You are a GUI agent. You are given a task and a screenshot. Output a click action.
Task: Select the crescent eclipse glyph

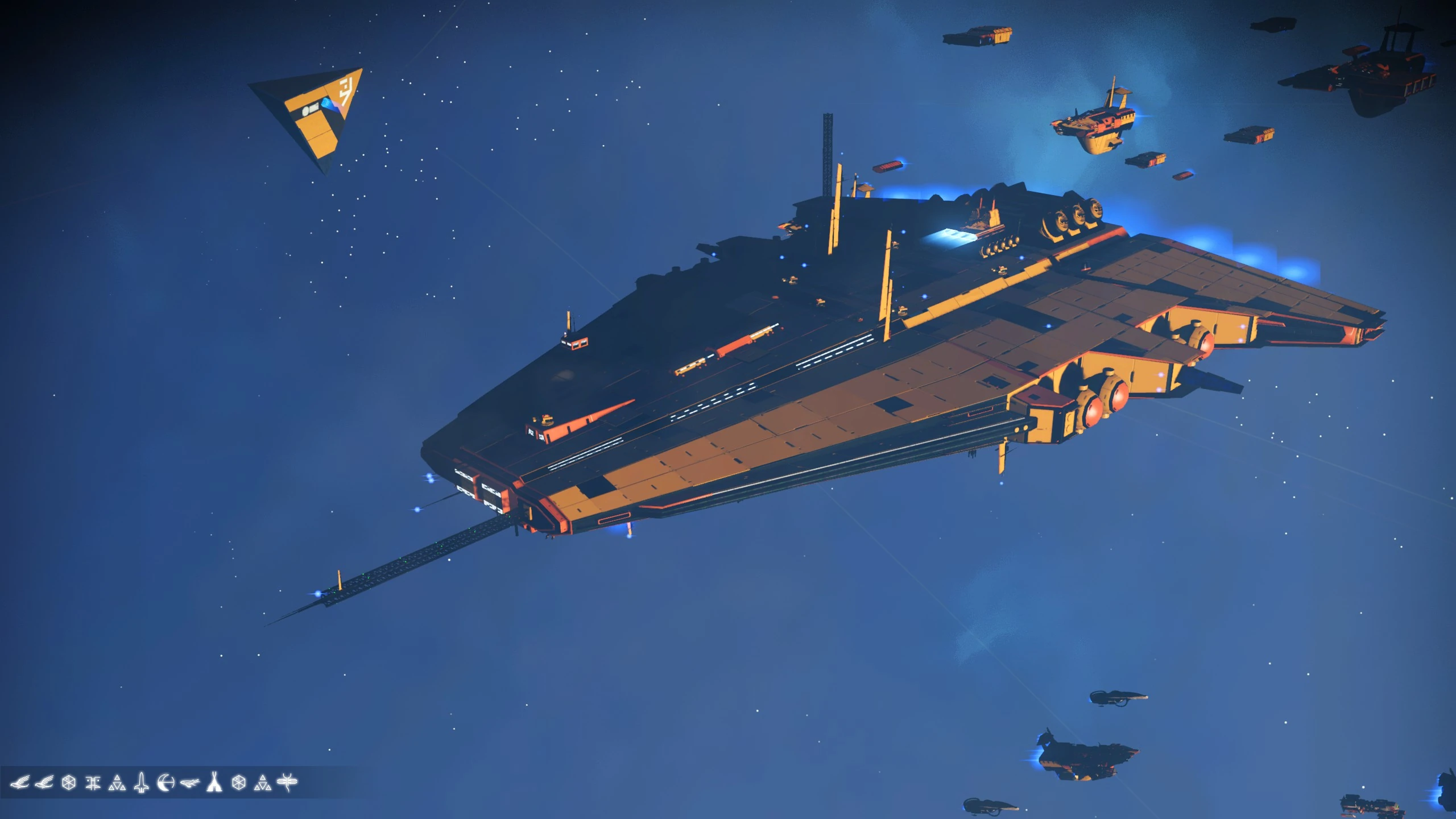pyautogui.click(x=165, y=782)
